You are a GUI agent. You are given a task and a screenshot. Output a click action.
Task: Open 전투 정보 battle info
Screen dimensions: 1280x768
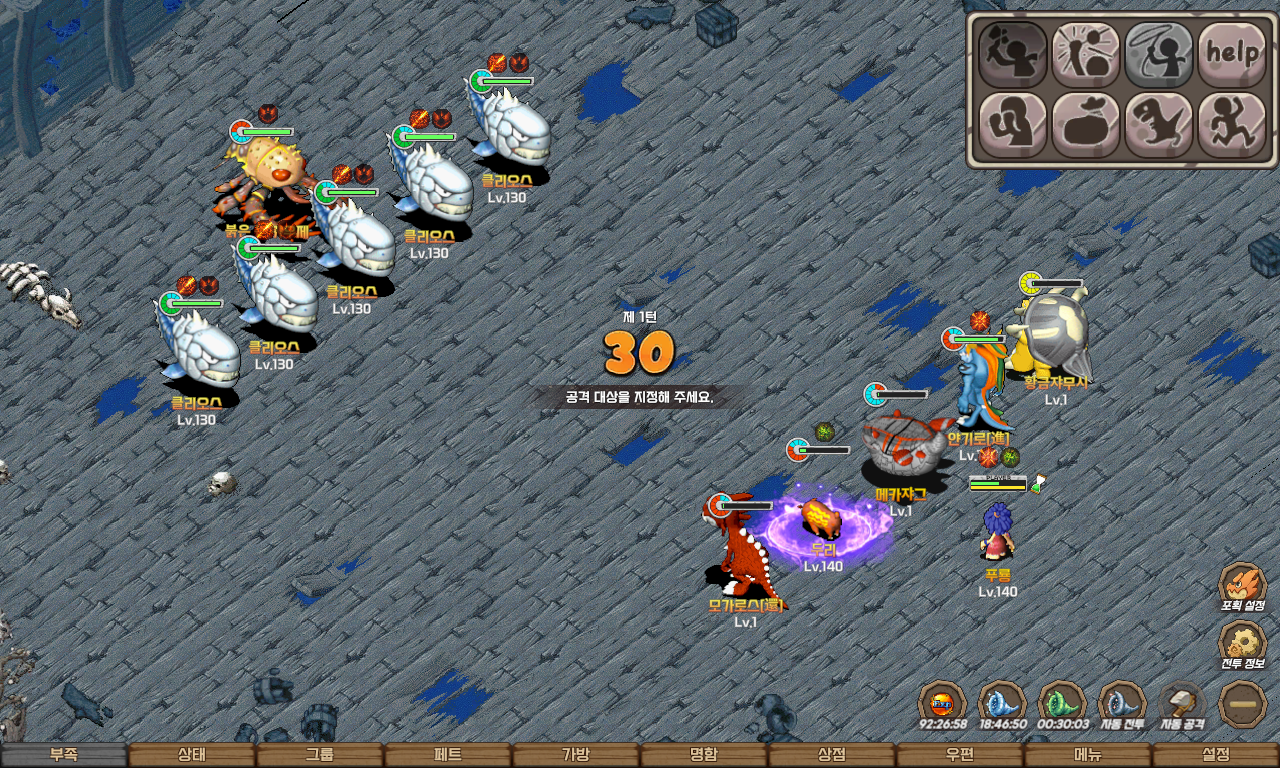[x=1243, y=645]
